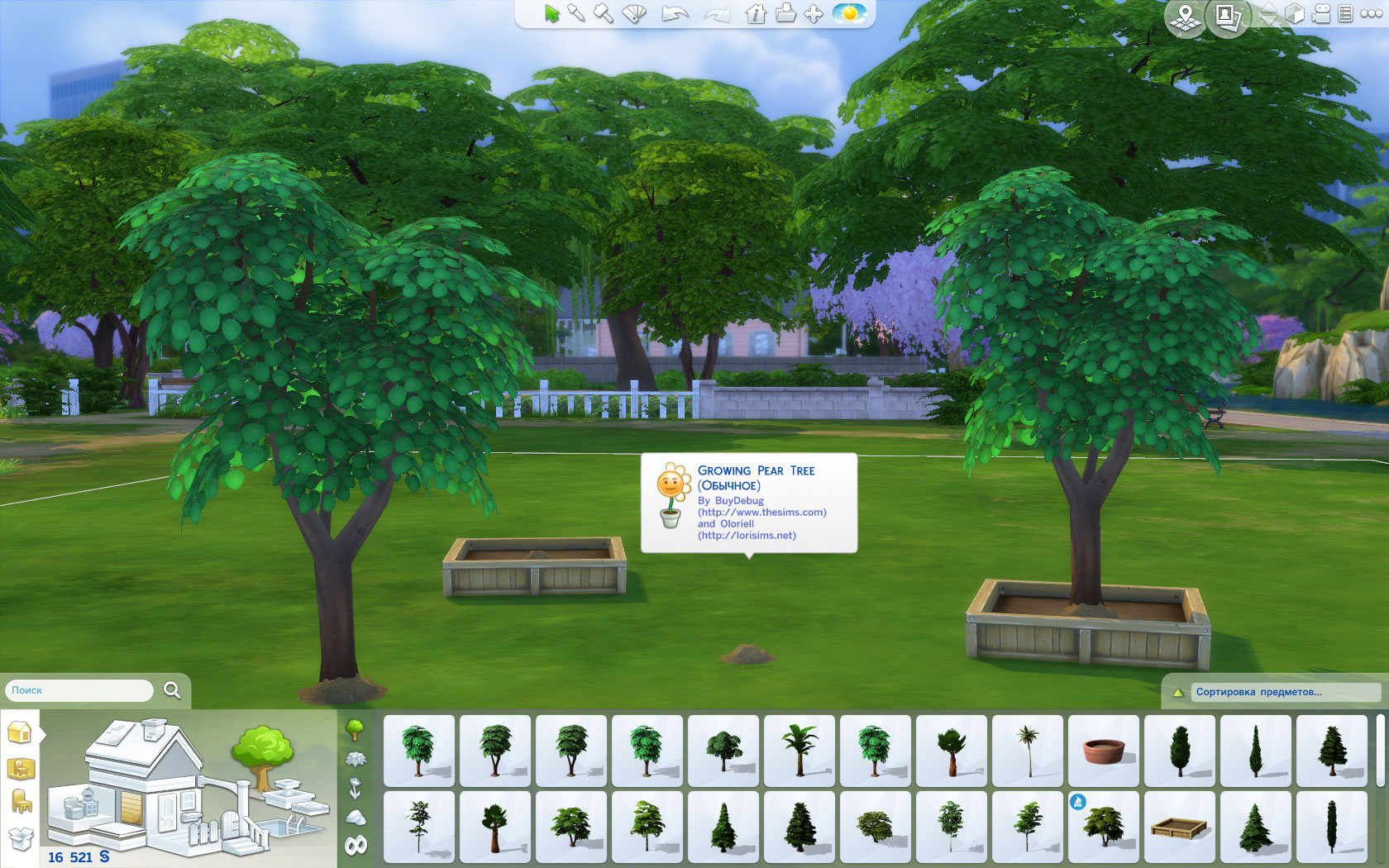Undo the last build action
1389x868 pixels.
675,14
